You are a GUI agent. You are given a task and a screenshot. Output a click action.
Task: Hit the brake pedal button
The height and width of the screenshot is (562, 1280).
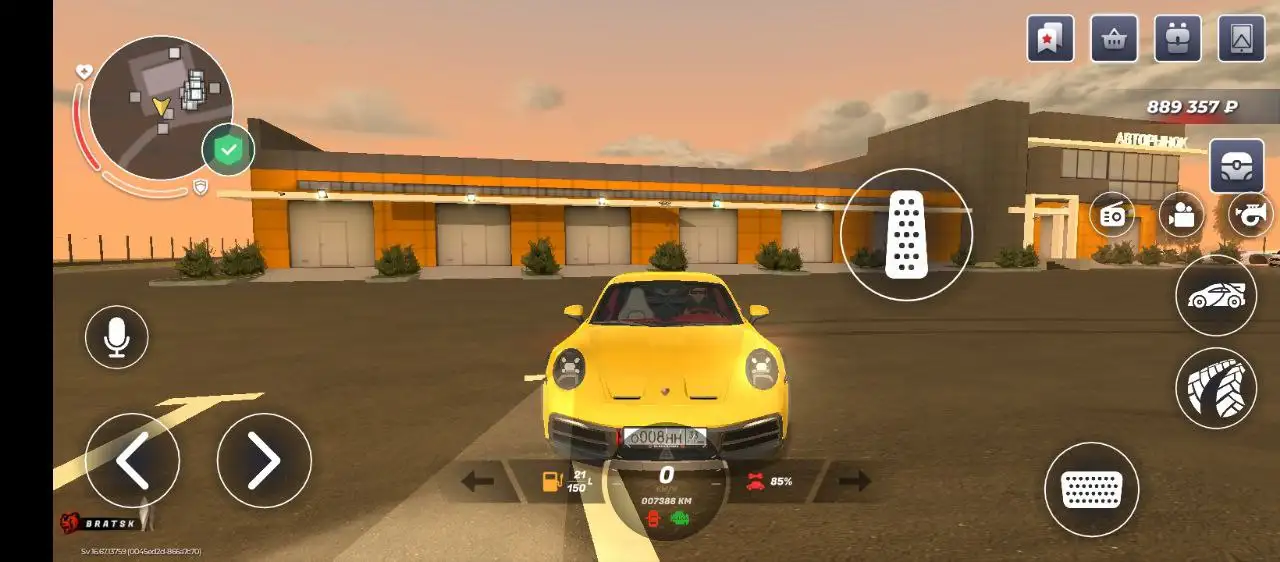(1091, 489)
